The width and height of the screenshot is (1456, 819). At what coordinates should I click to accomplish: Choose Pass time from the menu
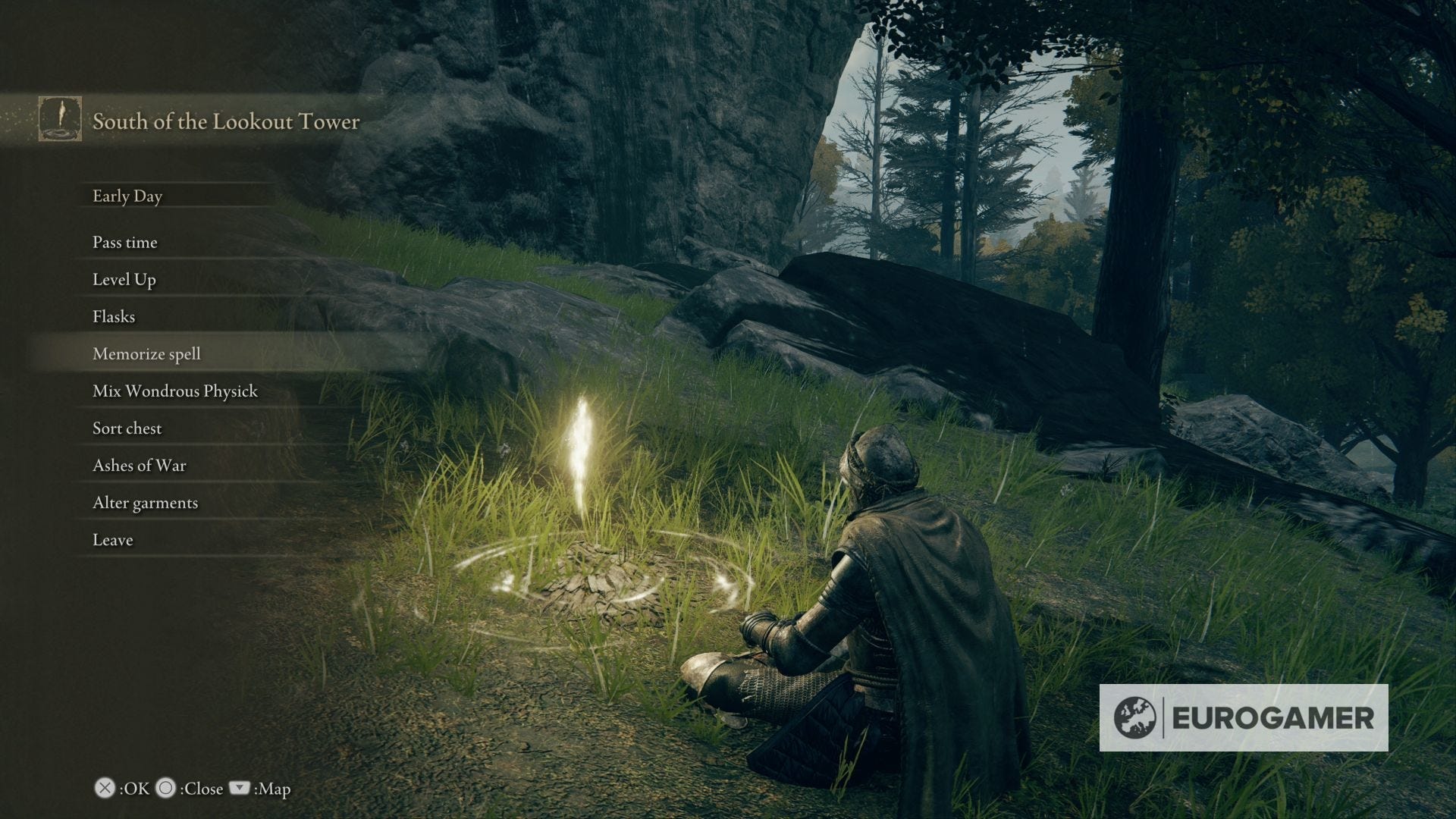(124, 243)
